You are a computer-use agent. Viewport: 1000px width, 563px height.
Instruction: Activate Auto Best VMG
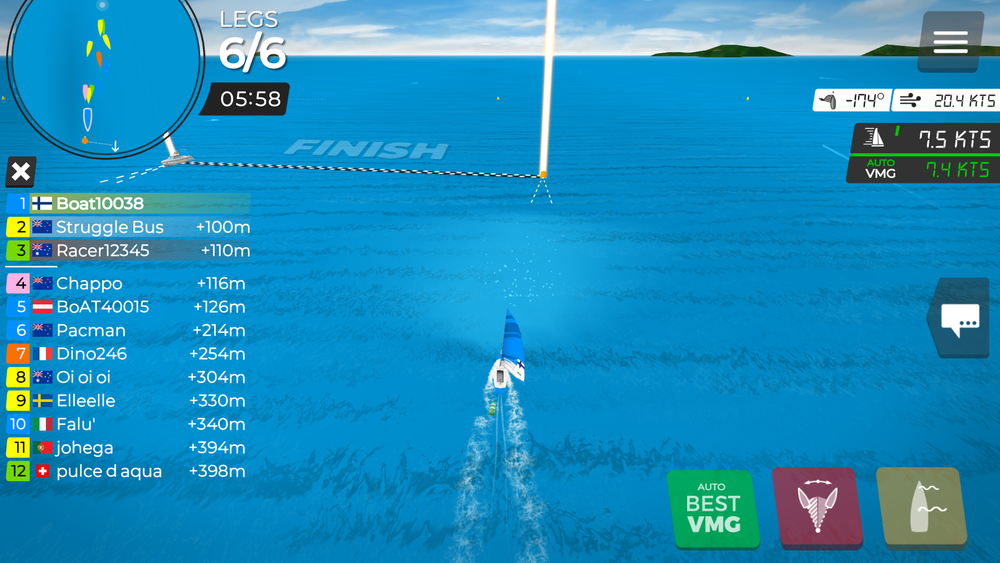pyautogui.click(x=713, y=509)
